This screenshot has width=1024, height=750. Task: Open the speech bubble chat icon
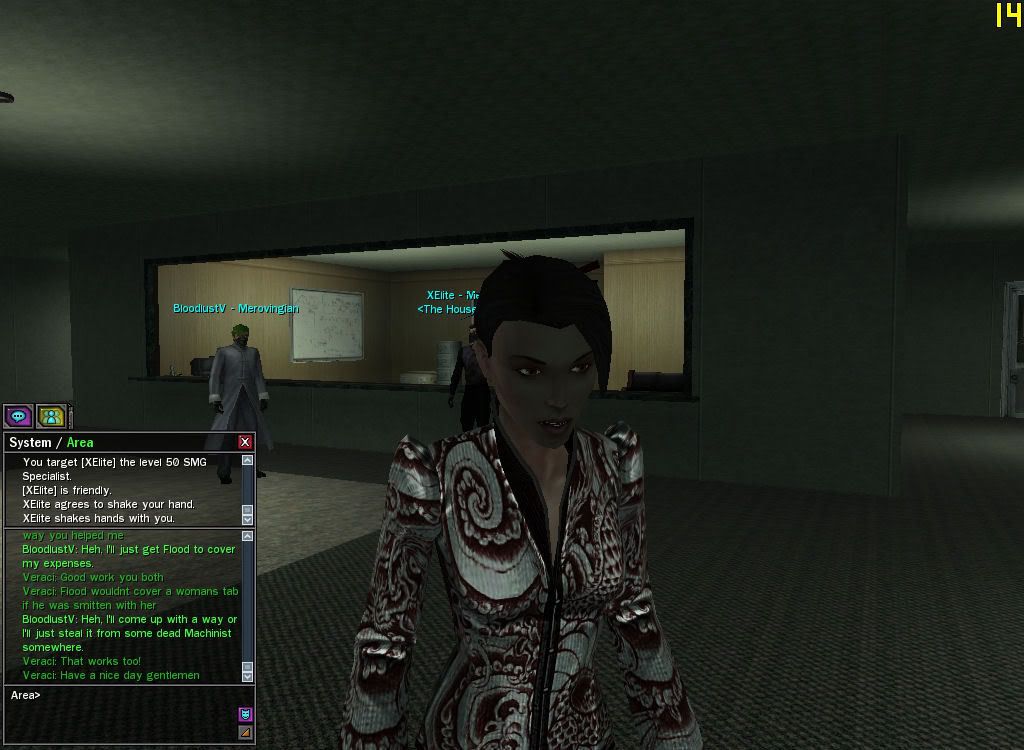[x=18, y=416]
